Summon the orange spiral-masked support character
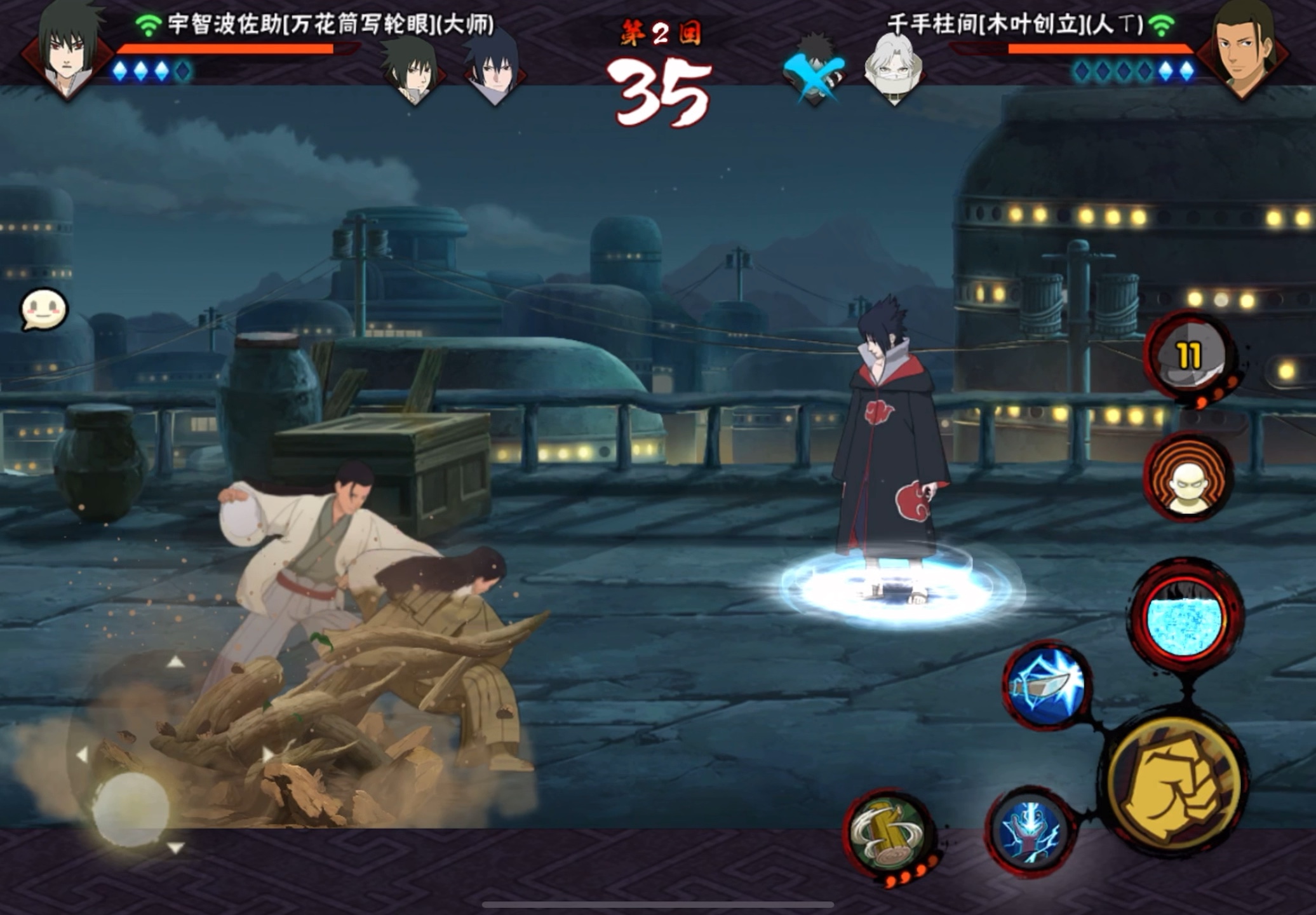 click(x=1188, y=477)
